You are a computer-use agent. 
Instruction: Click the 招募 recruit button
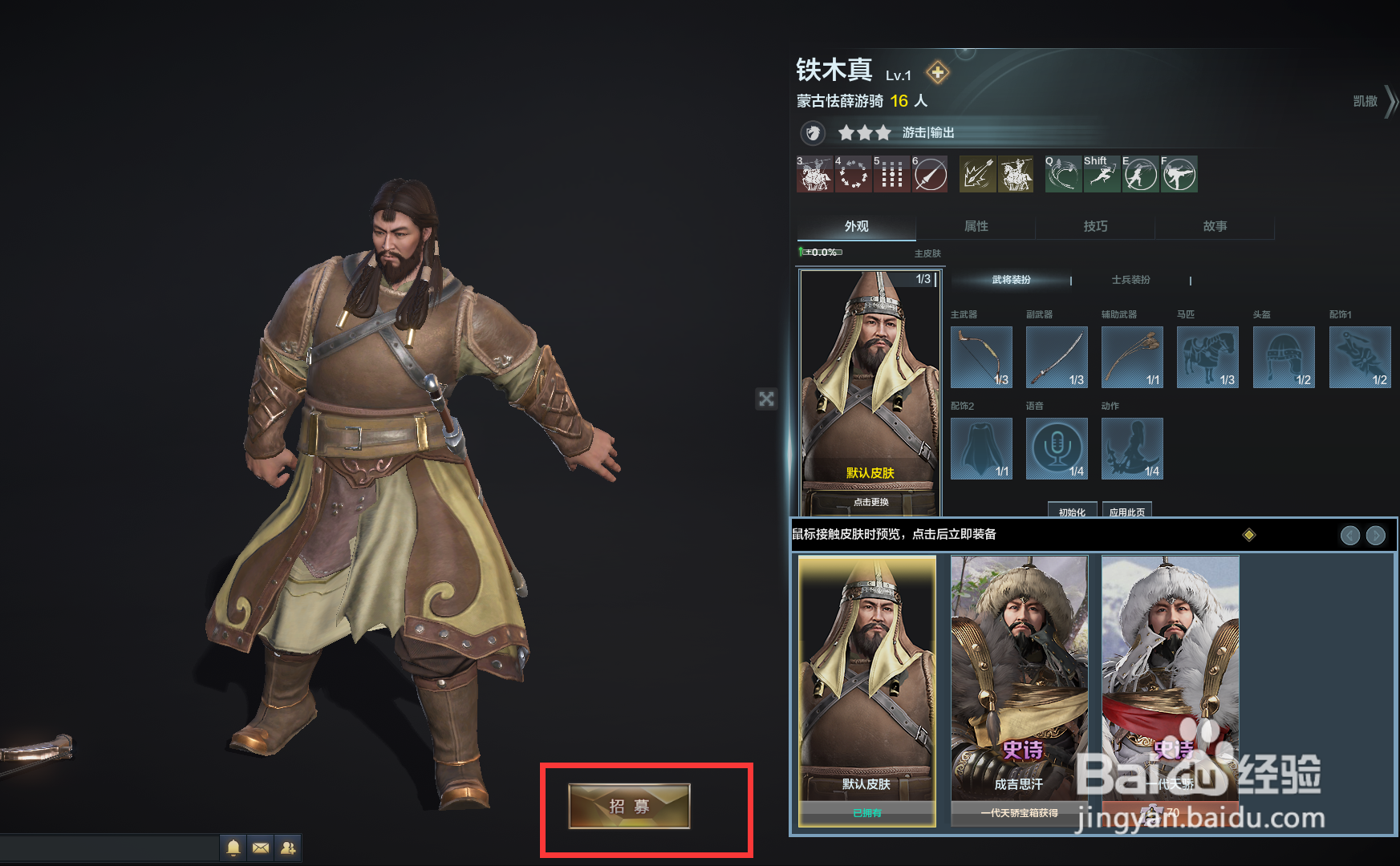pos(628,807)
